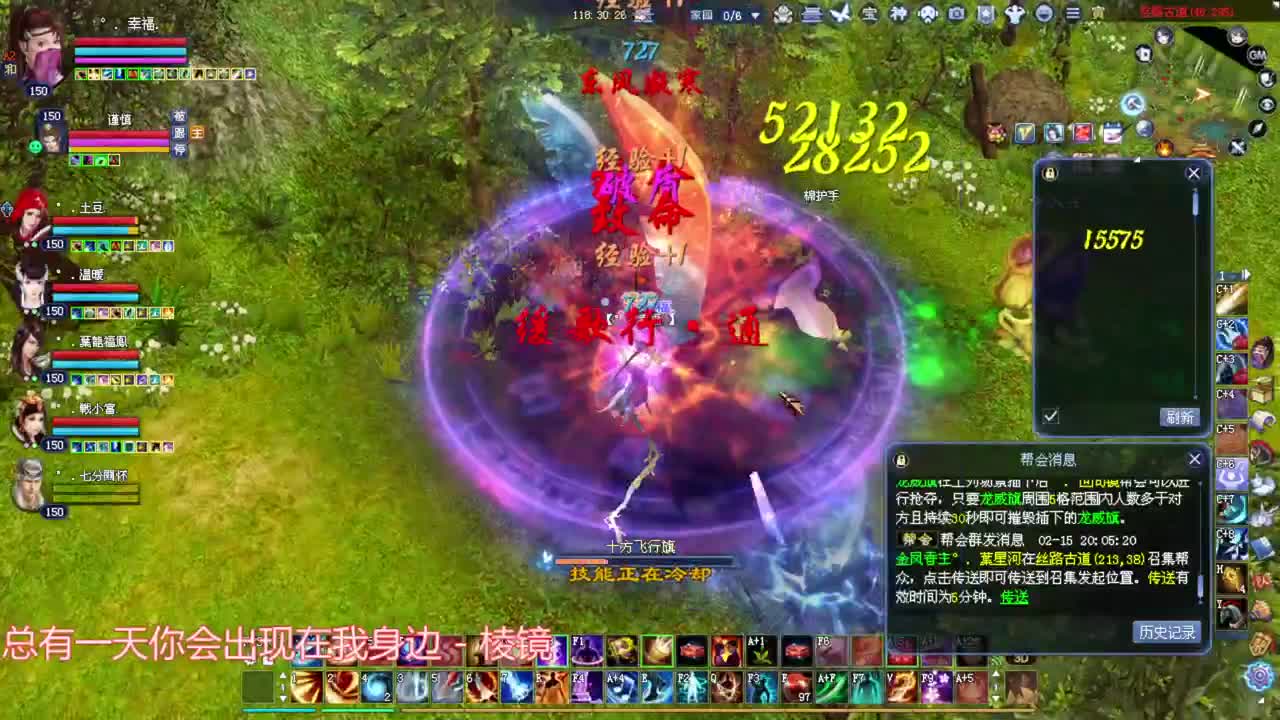The image size is (1280, 720).
Task: Click the 宝 treasure icon in top toolbar
Action: click(870, 14)
